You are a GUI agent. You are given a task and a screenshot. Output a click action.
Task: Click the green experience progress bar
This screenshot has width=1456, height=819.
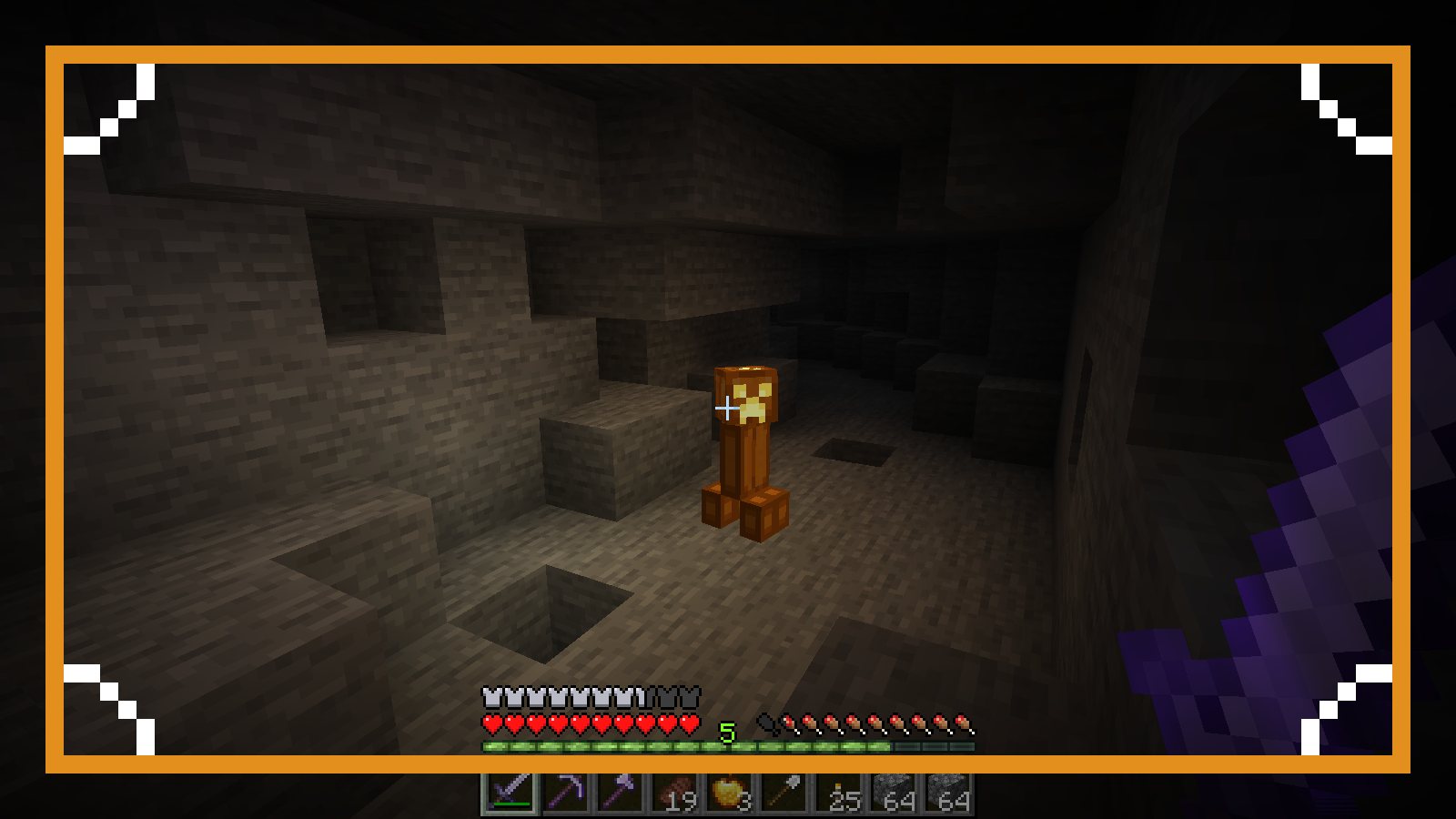point(682,744)
